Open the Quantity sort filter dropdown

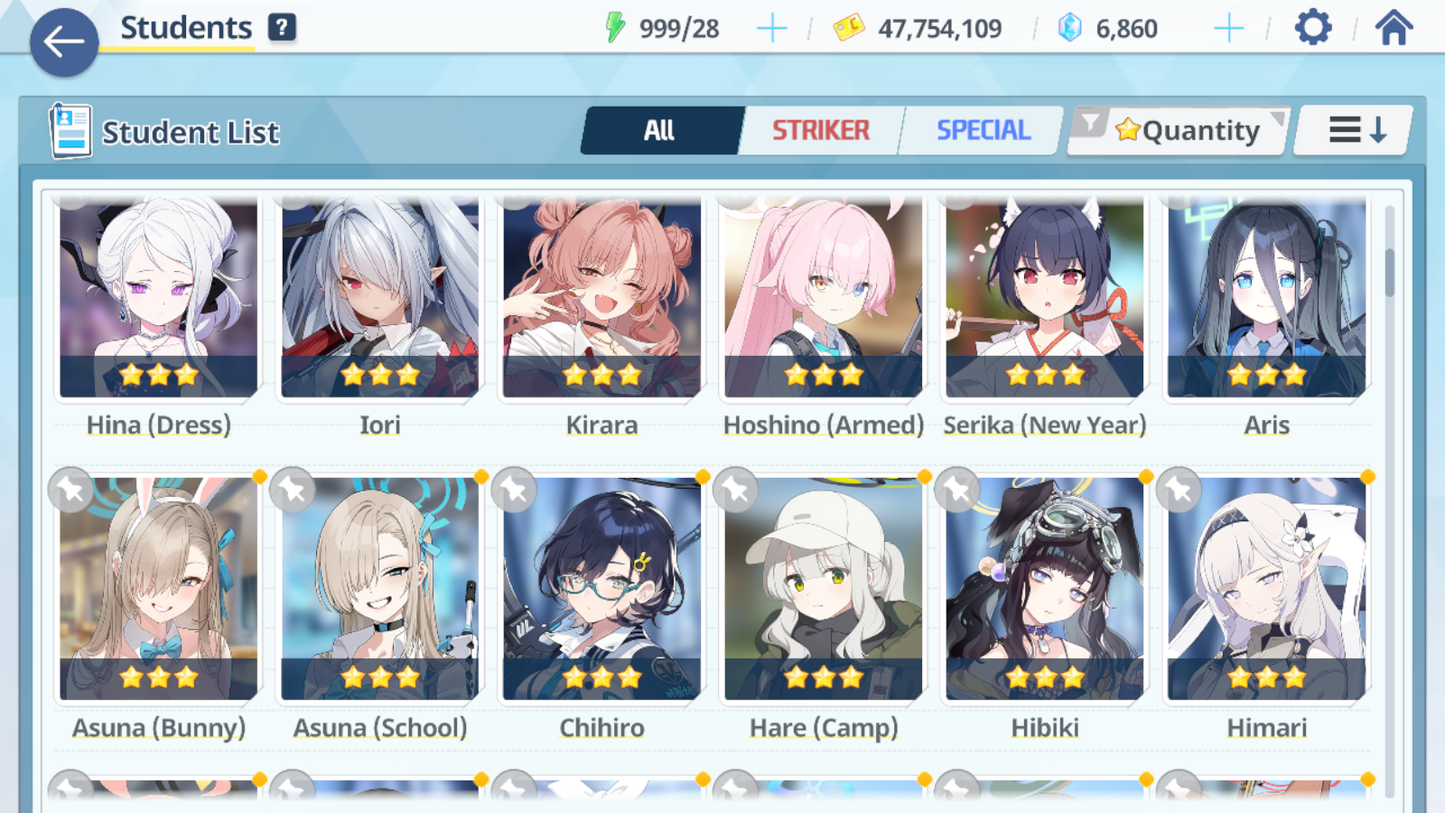tap(1180, 130)
